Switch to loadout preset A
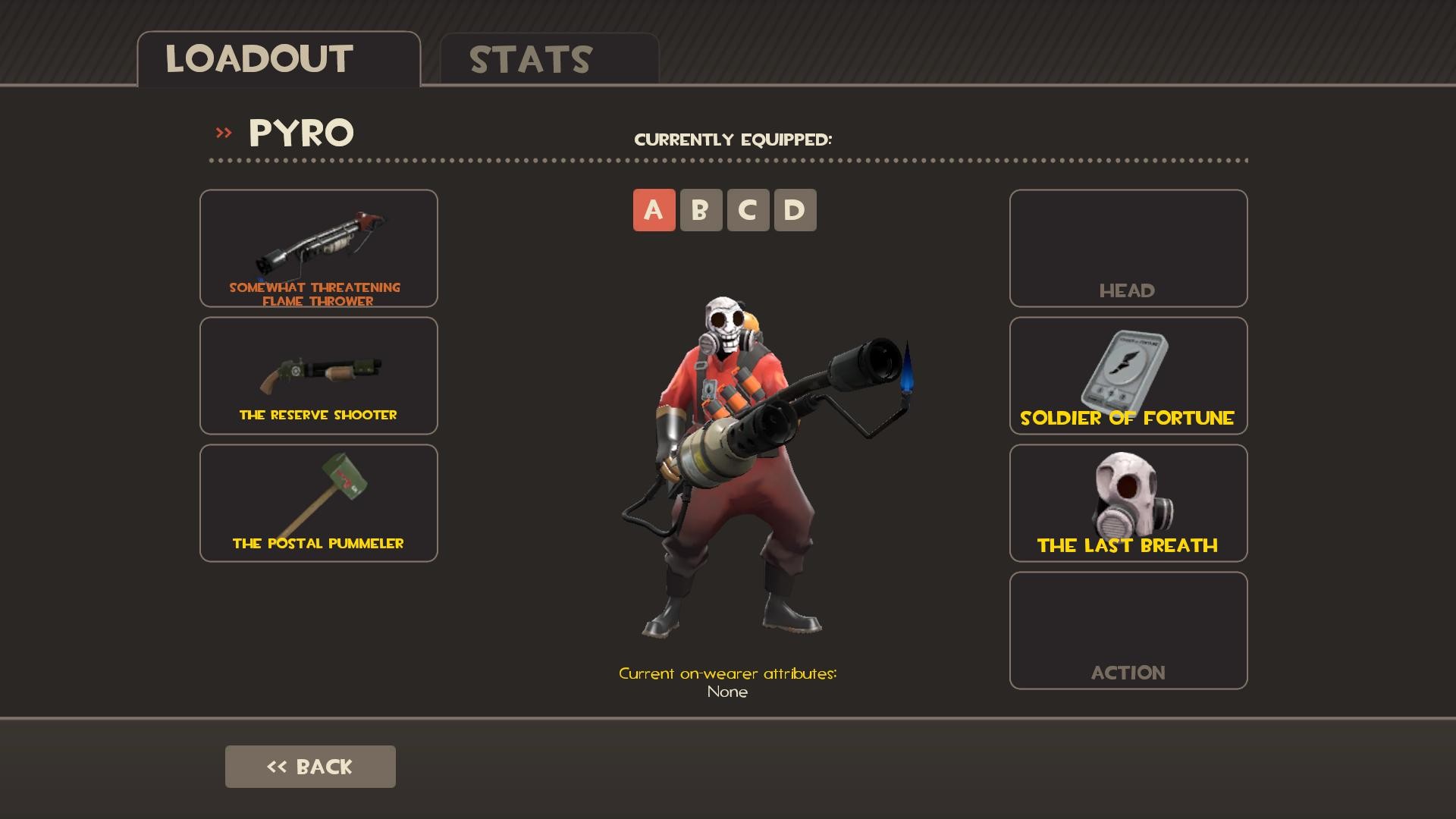 653,210
